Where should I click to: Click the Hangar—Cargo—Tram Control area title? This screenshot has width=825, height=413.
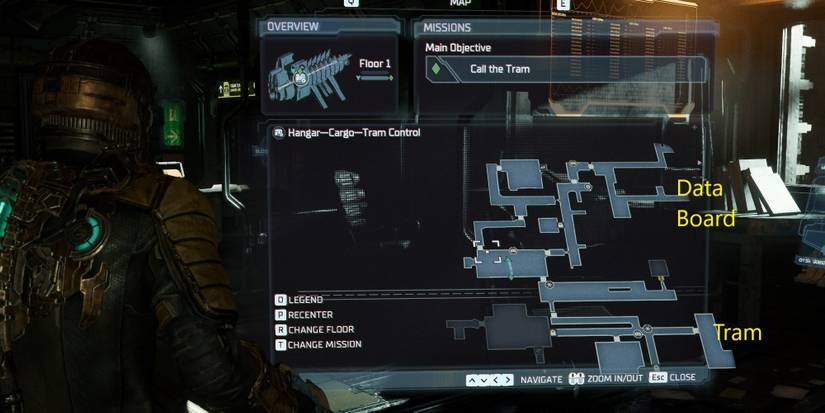coord(353,132)
